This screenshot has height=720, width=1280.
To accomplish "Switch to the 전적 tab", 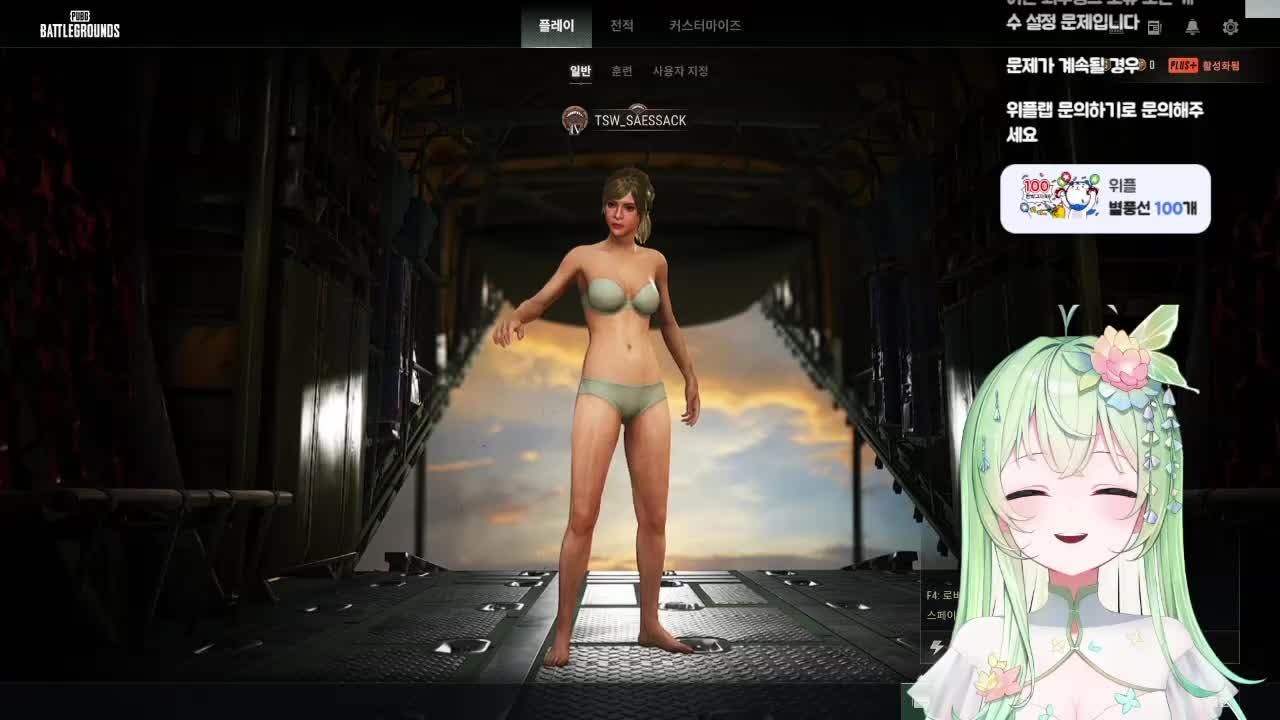I will pyautogui.click(x=621, y=26).
